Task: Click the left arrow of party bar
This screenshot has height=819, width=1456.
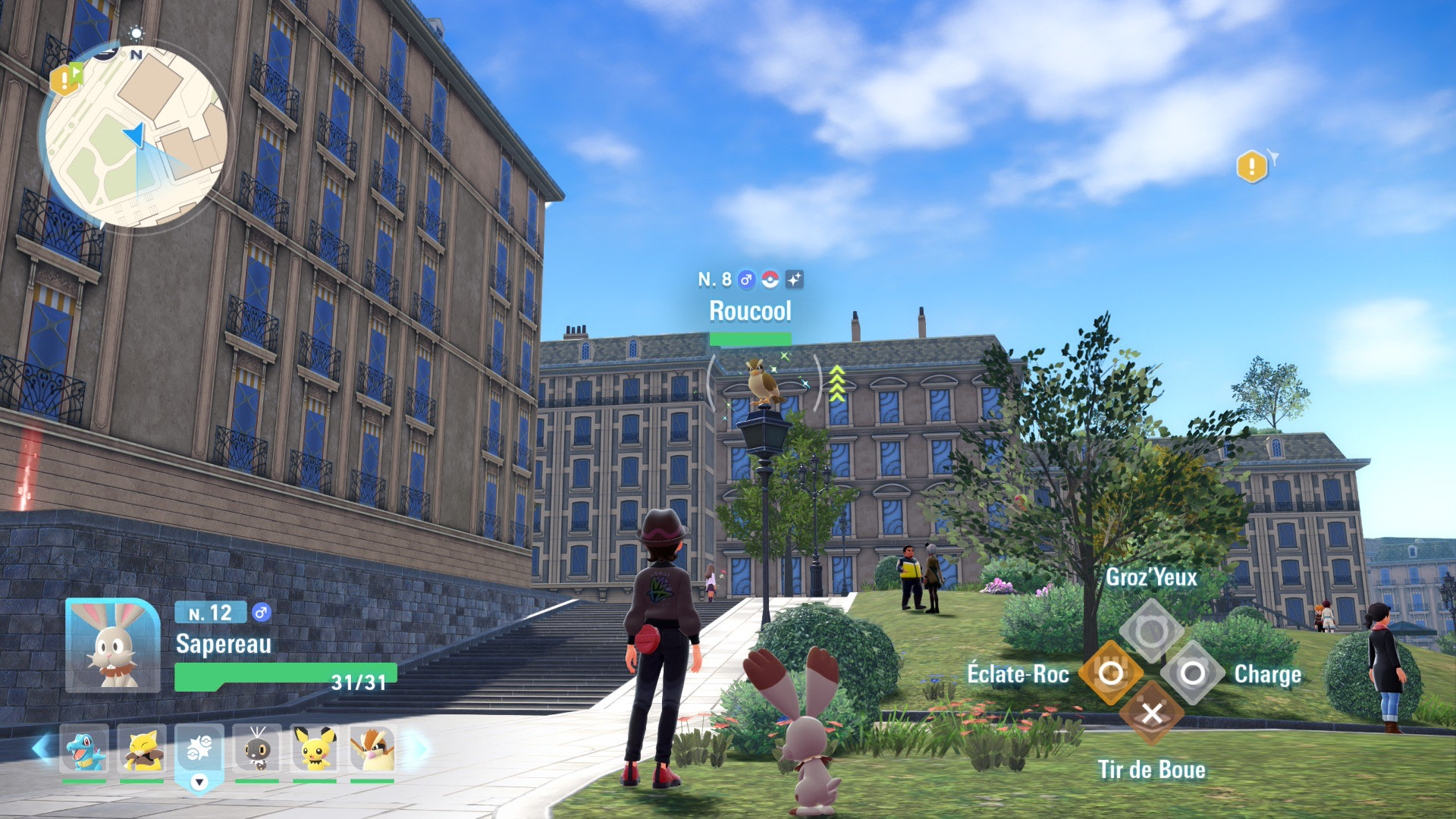Action: click(x=42, y=748)
